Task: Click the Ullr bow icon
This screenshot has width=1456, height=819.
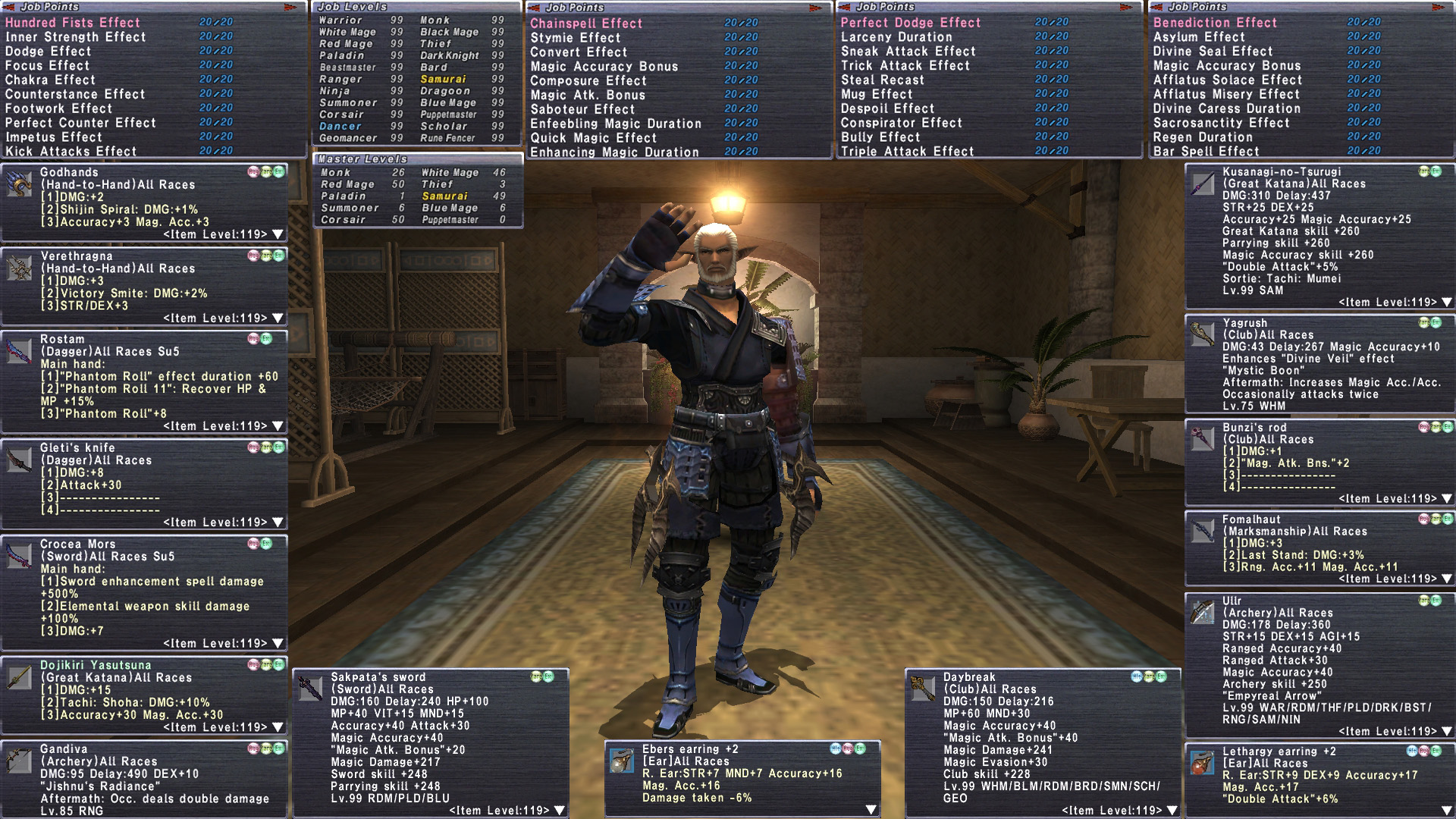Action: 1202,612
